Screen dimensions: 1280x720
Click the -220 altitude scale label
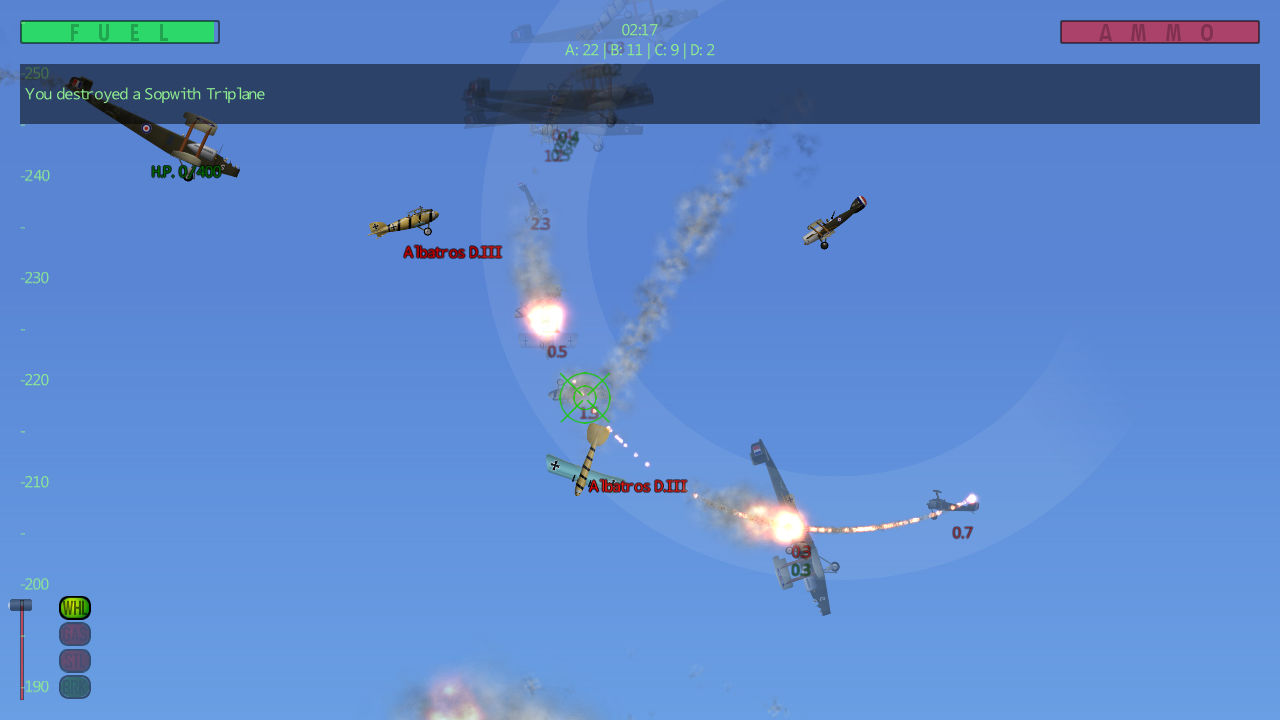point(33,380)
